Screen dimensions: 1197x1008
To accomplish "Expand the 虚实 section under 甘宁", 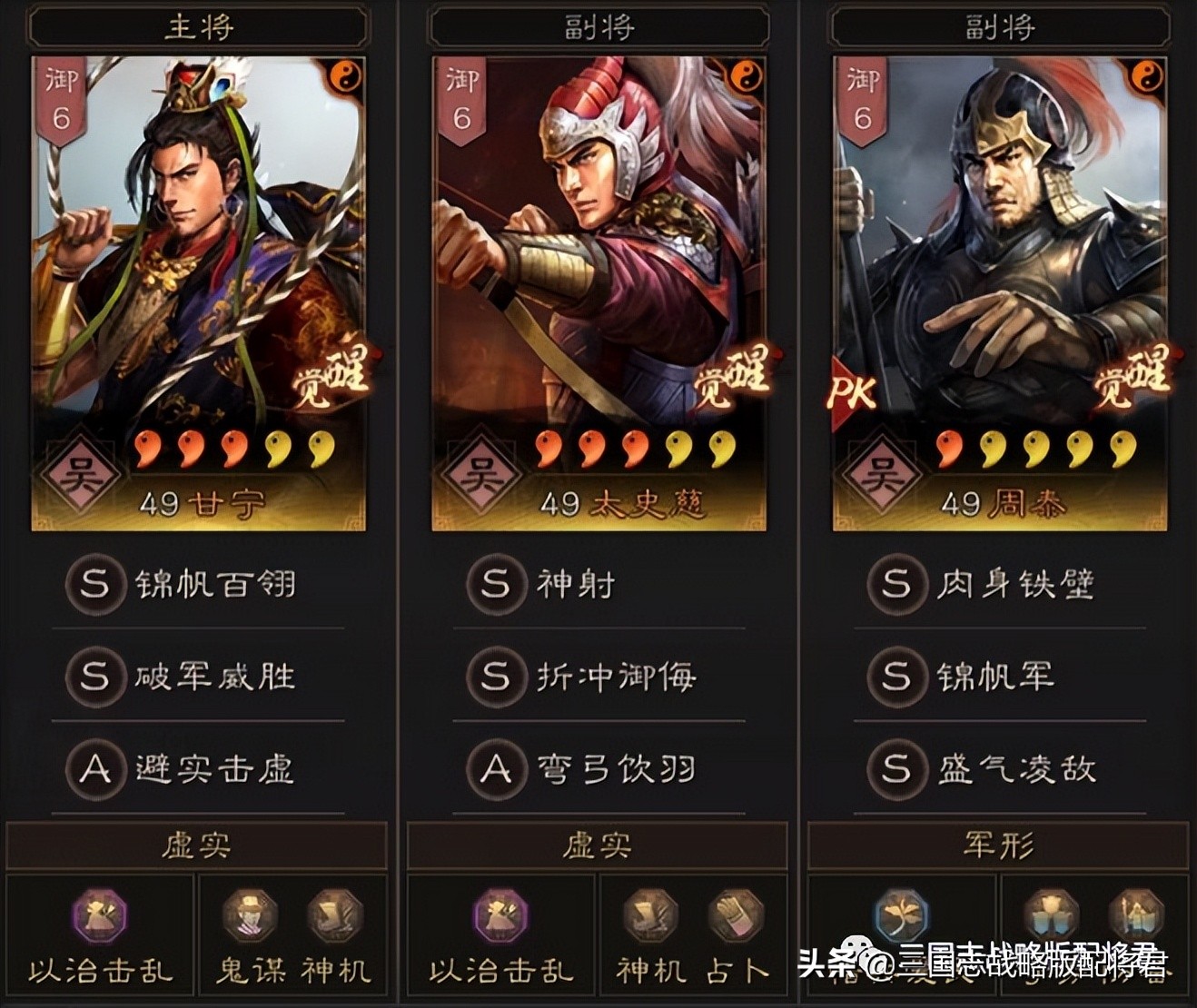I will click(199, 845).
